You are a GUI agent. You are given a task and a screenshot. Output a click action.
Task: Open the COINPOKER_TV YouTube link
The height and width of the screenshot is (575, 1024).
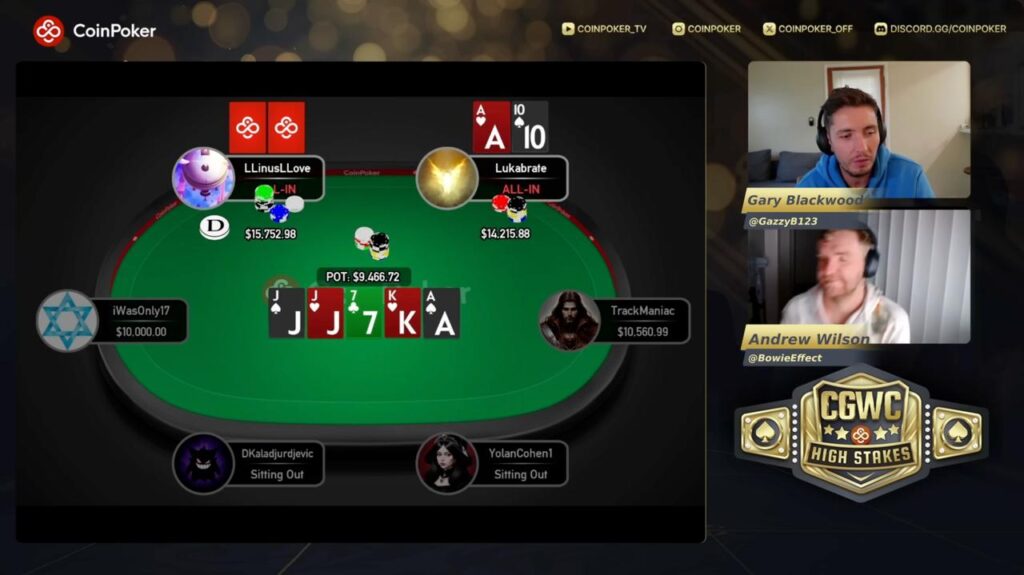604,29
